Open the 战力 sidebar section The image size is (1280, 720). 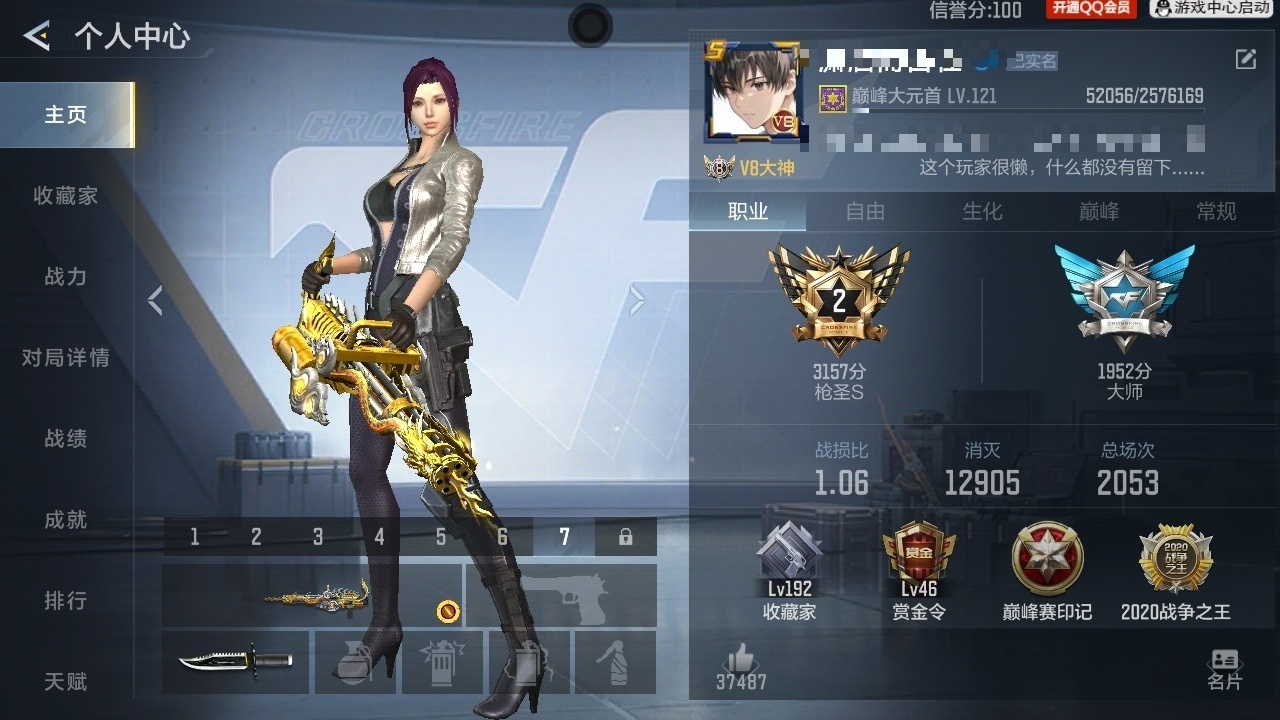click(x=66, y=277)
